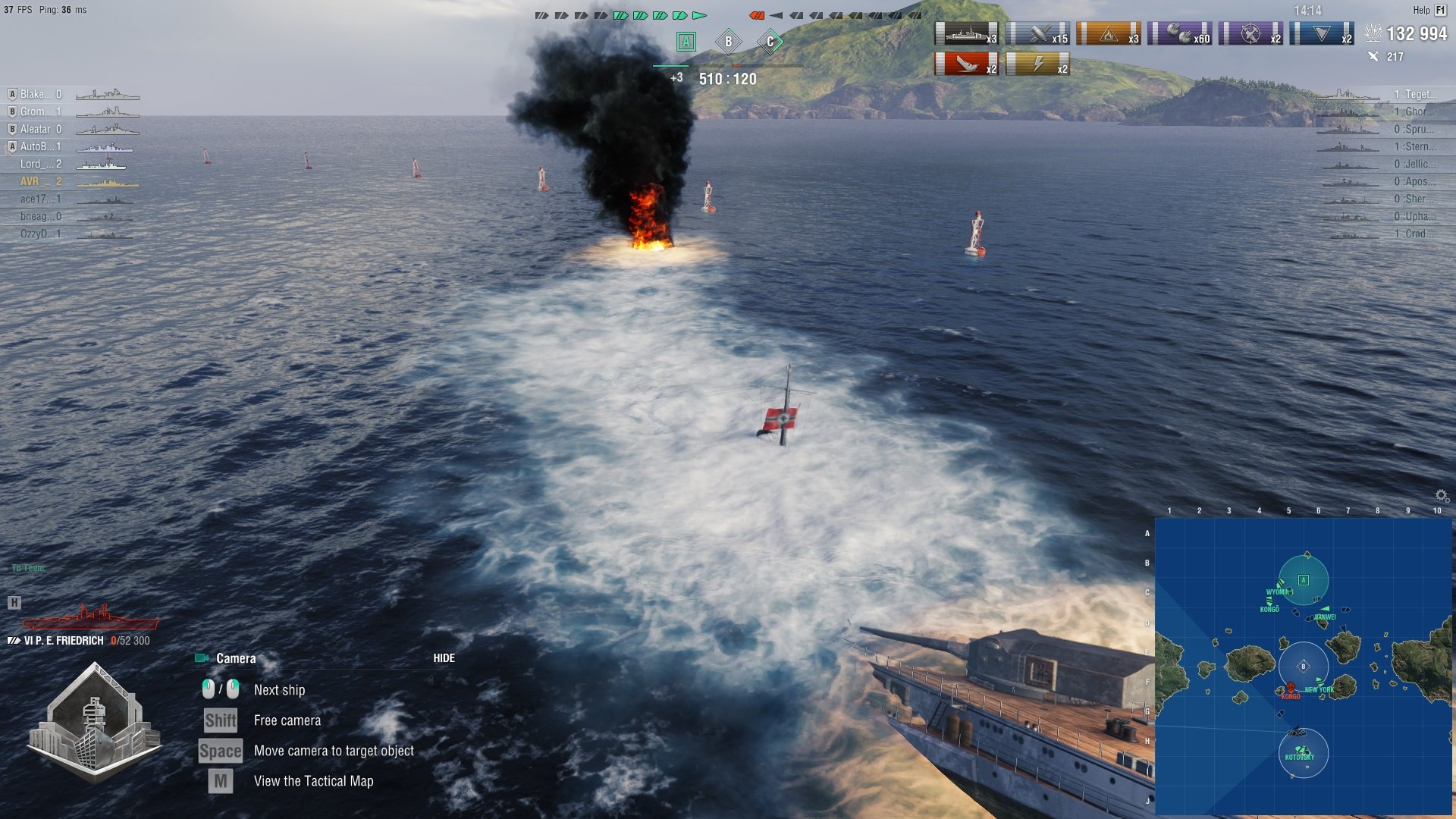Click the P. E. Friedrich ship silhouette
This screenshot has height=819, width=1456.
[x=91, y=617]
